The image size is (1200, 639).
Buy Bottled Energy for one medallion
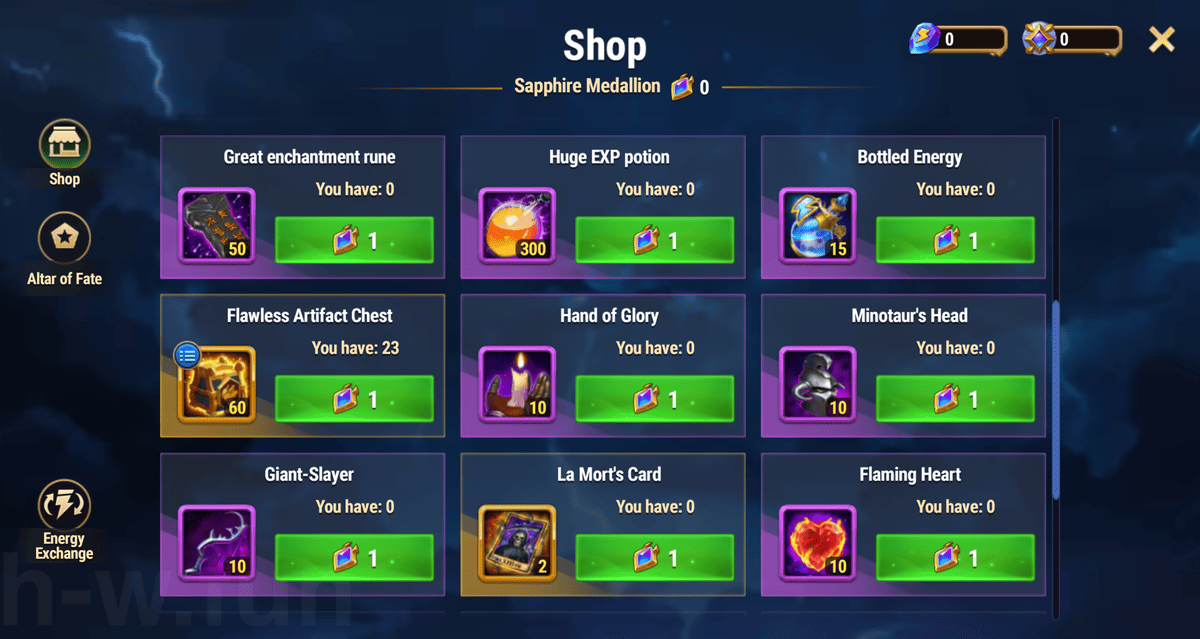955,241
